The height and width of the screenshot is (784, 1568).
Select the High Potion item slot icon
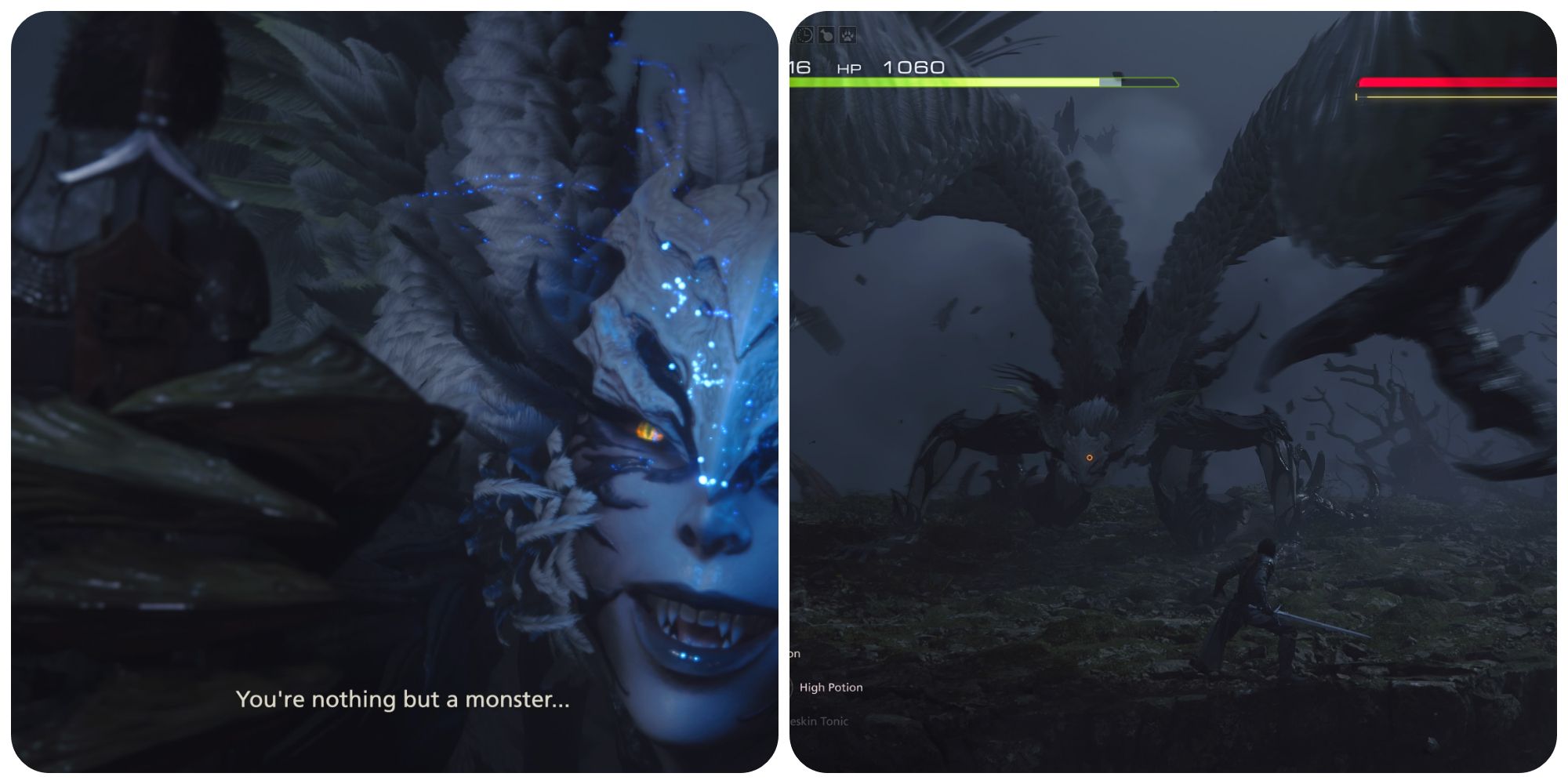coord(792,688)
